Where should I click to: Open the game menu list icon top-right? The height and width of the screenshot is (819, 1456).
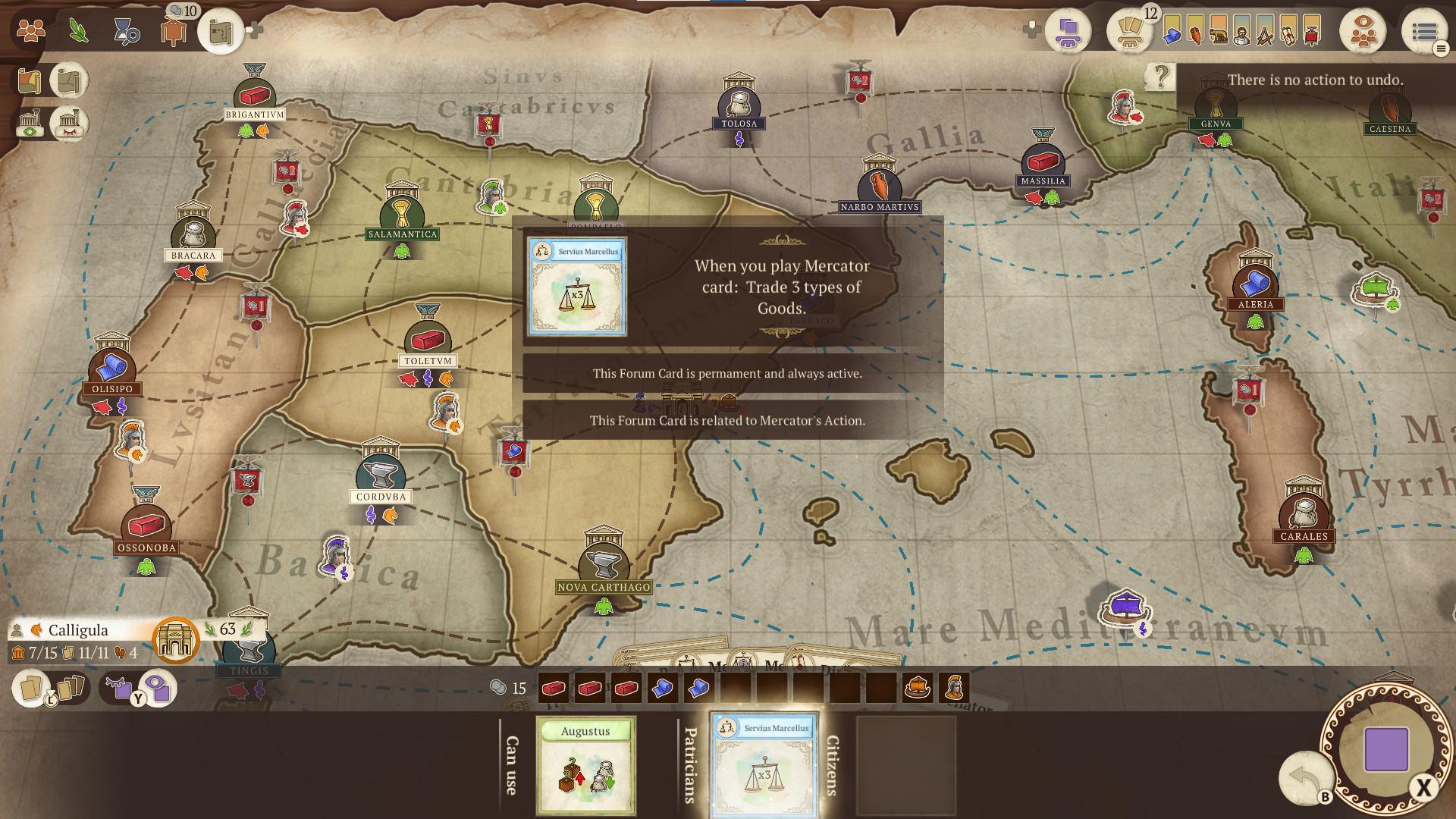1424,31
